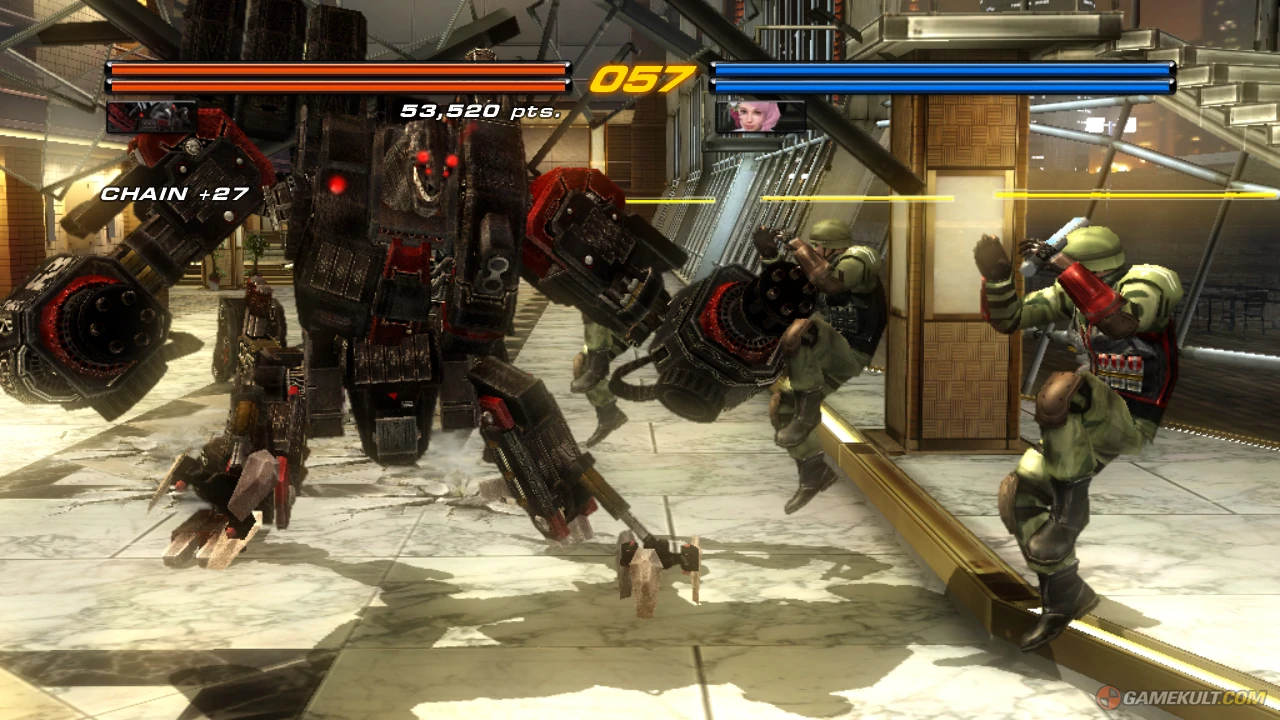Select Alisa's pink-haired character portrait

pos(756,116)
